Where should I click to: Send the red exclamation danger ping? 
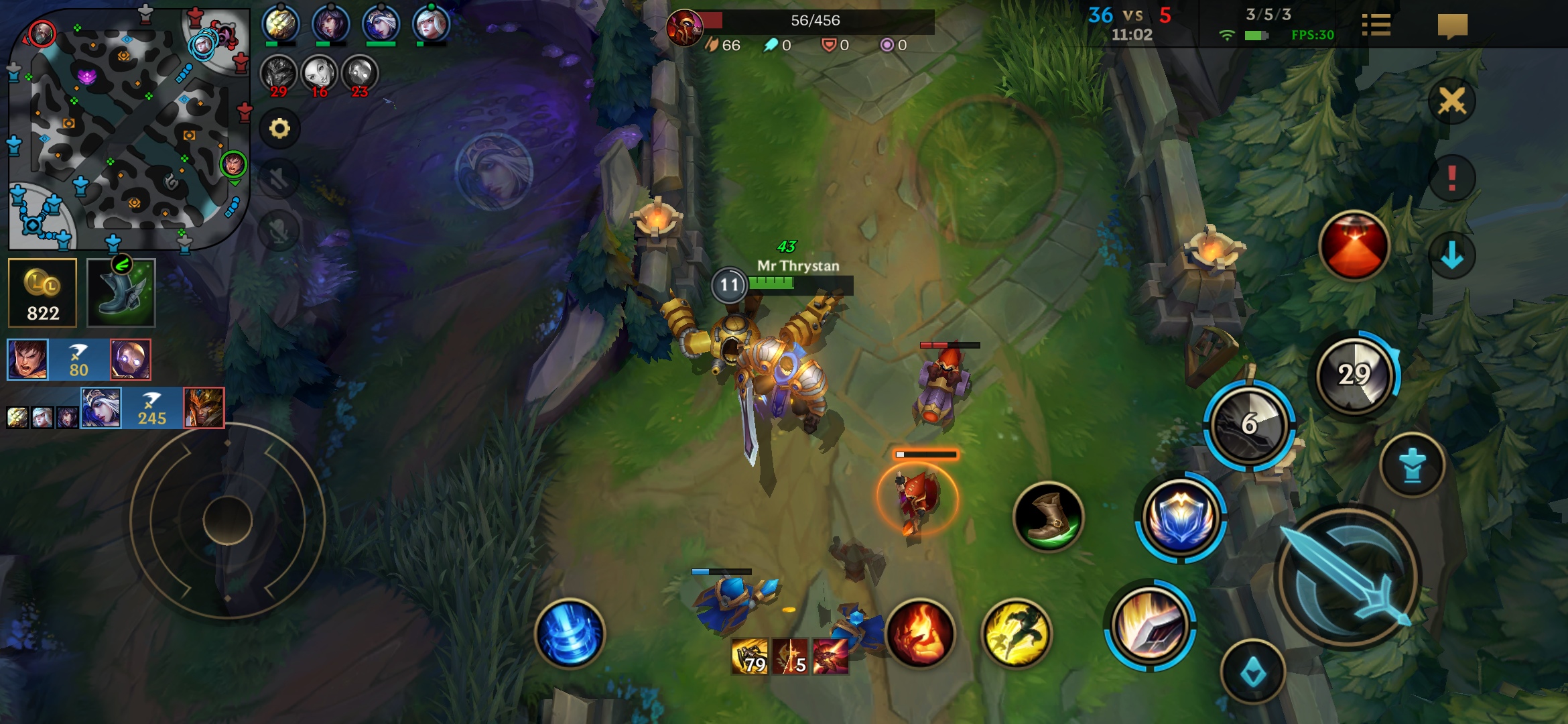[1451, 178]
